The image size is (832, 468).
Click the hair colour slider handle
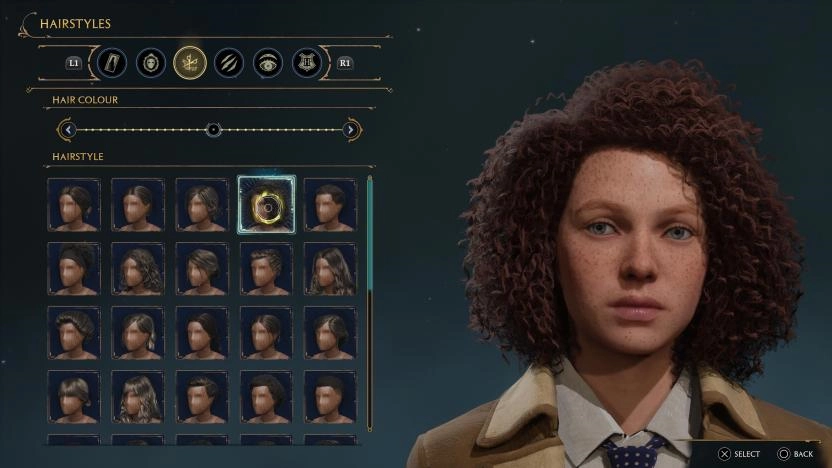click(x=213, y=129)
